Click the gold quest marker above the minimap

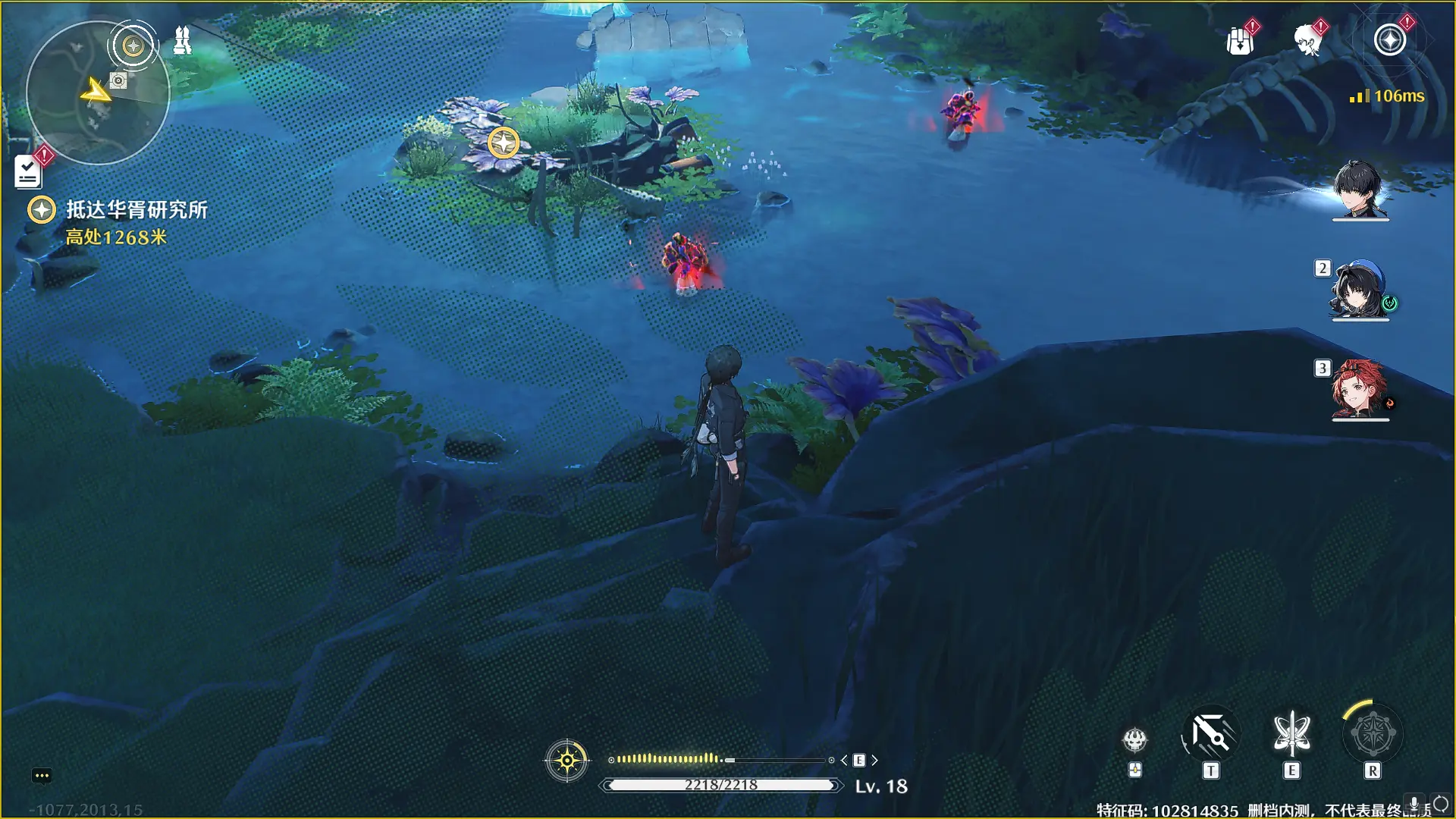pos(133,46)
